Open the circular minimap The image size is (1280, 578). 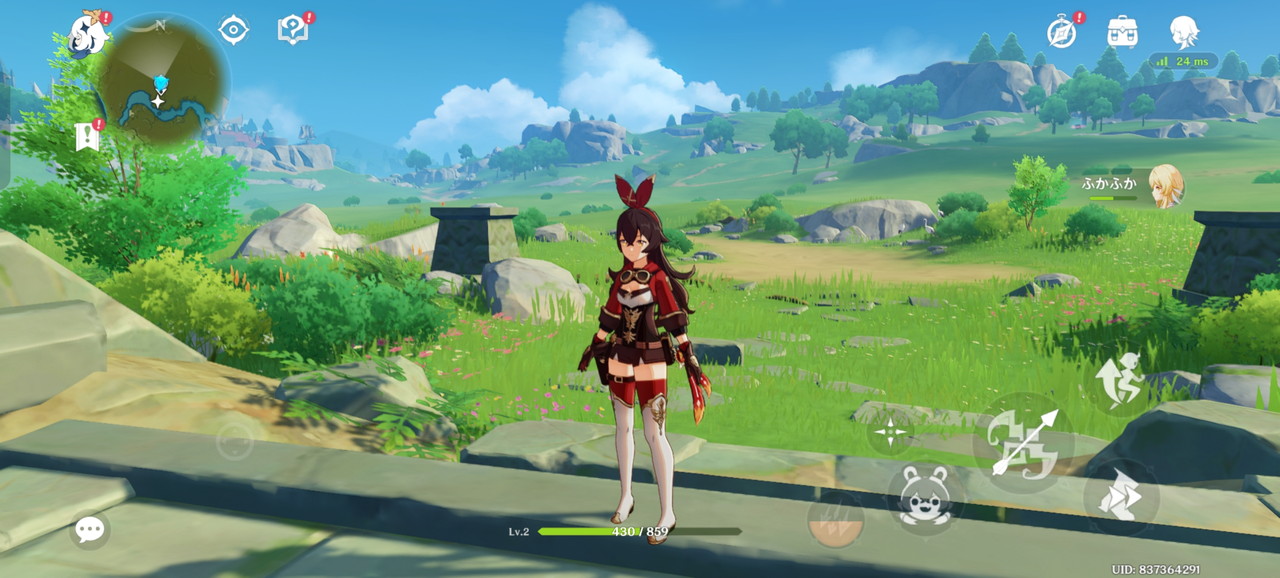[x=160, y=82]
